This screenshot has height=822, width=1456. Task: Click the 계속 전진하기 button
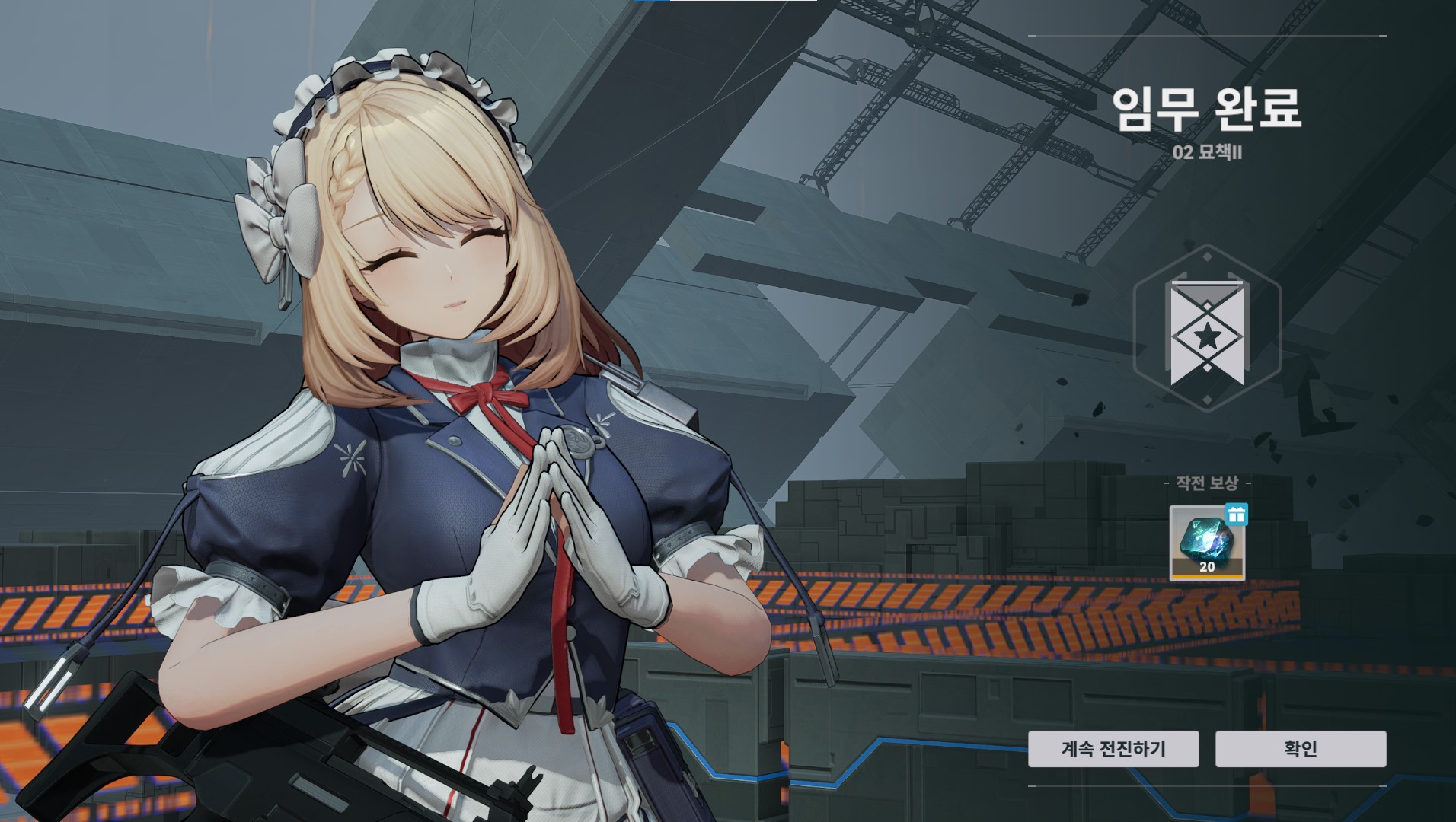tap(1113, 749)
